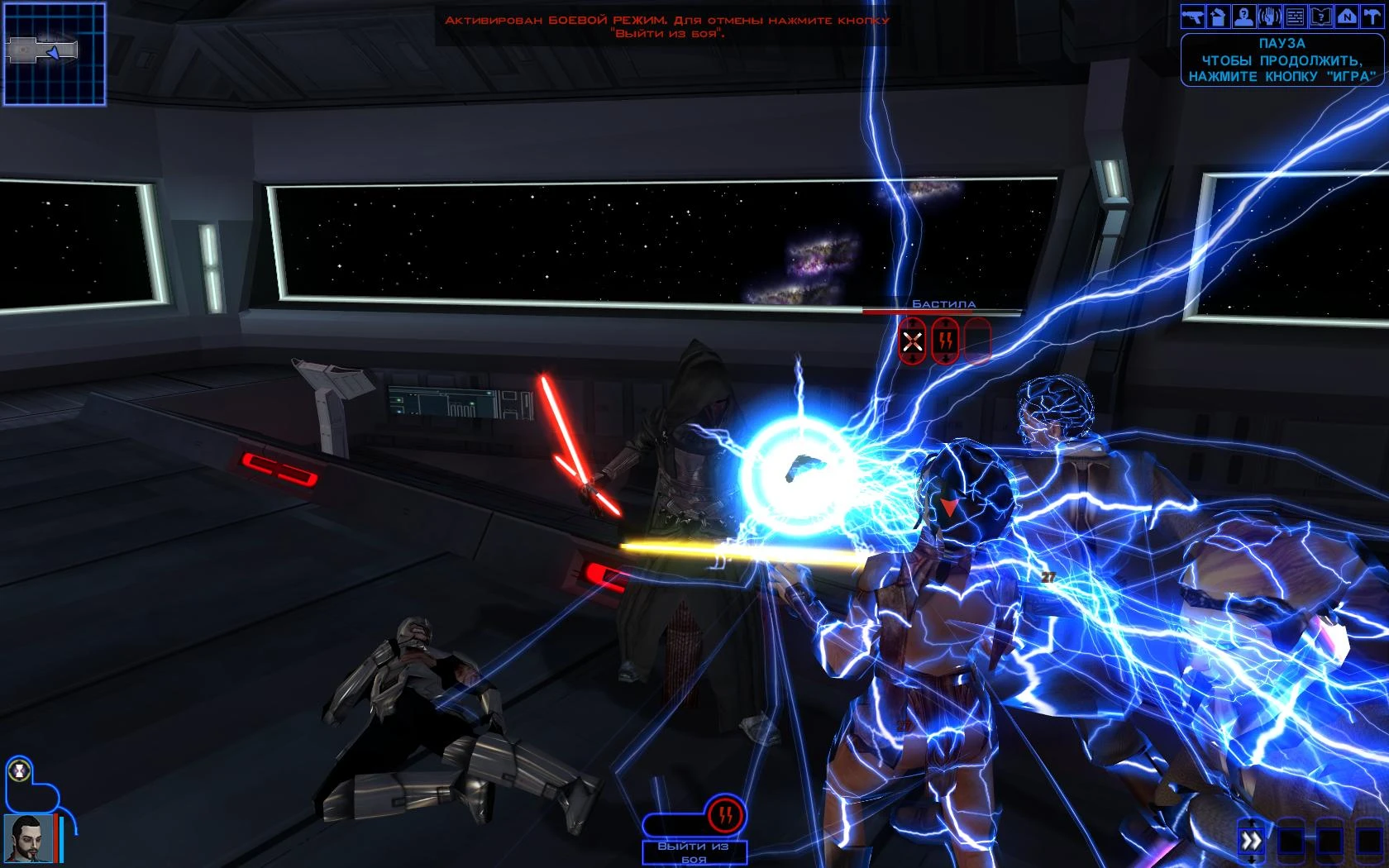Image resolution: width=1389 pixels, height=868 pixels.
Task: Open the Map screen icon
Action: [x=1347, y=15]
